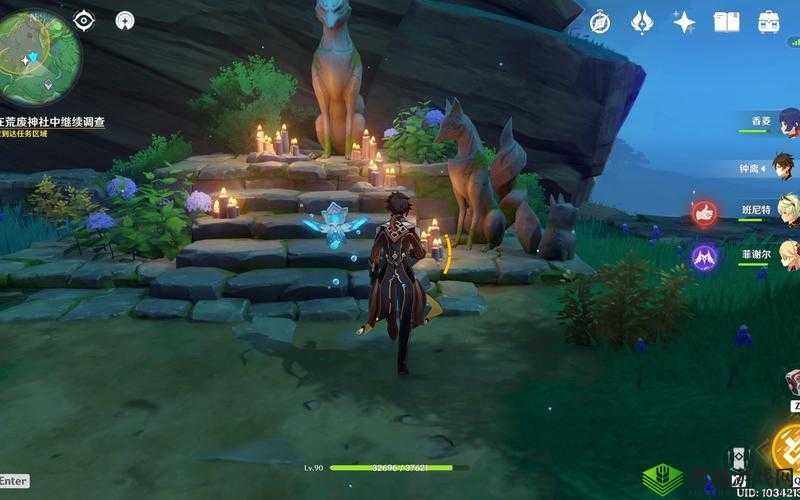This screenshot has width=800, height=500.
Task: Open the circular minimap
Action: coord(38,50)
